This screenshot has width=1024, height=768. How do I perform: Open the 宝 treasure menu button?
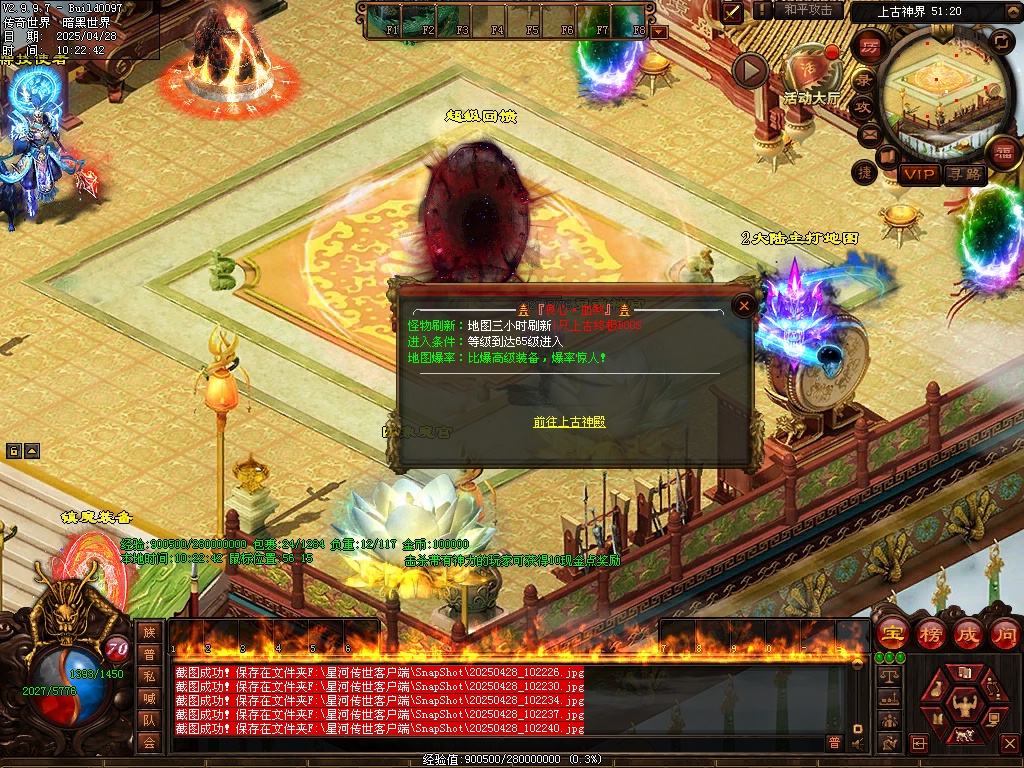click(892, 633)
